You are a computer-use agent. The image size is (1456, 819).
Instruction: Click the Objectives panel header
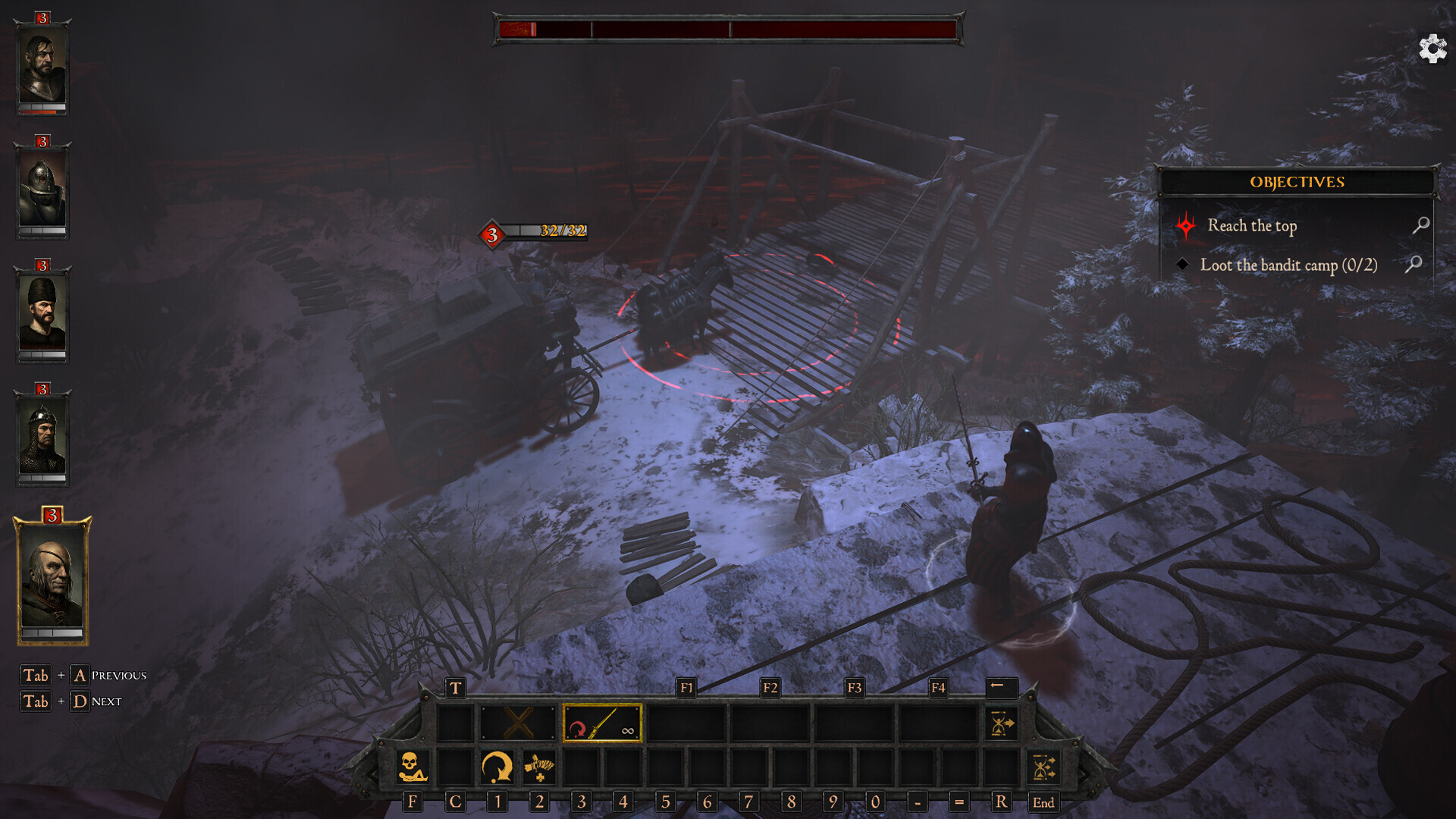click(1297, 182)
